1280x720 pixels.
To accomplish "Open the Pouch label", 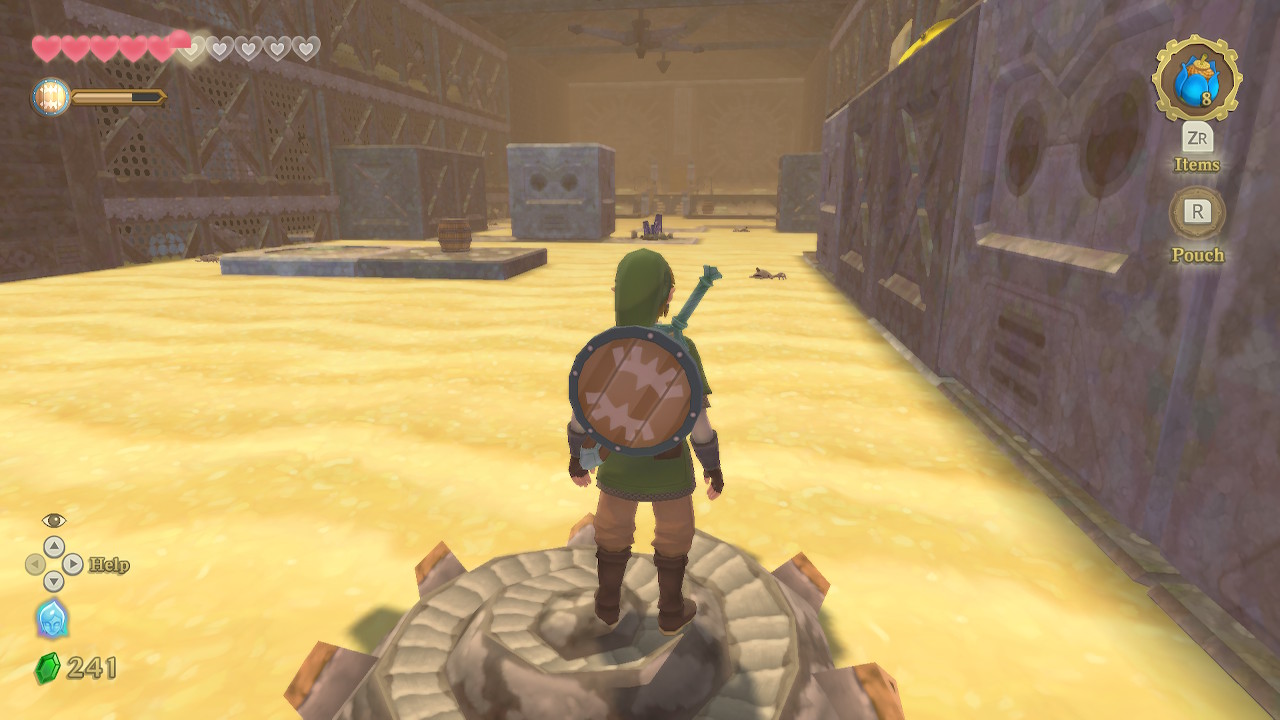I will tap(1197, 255).
